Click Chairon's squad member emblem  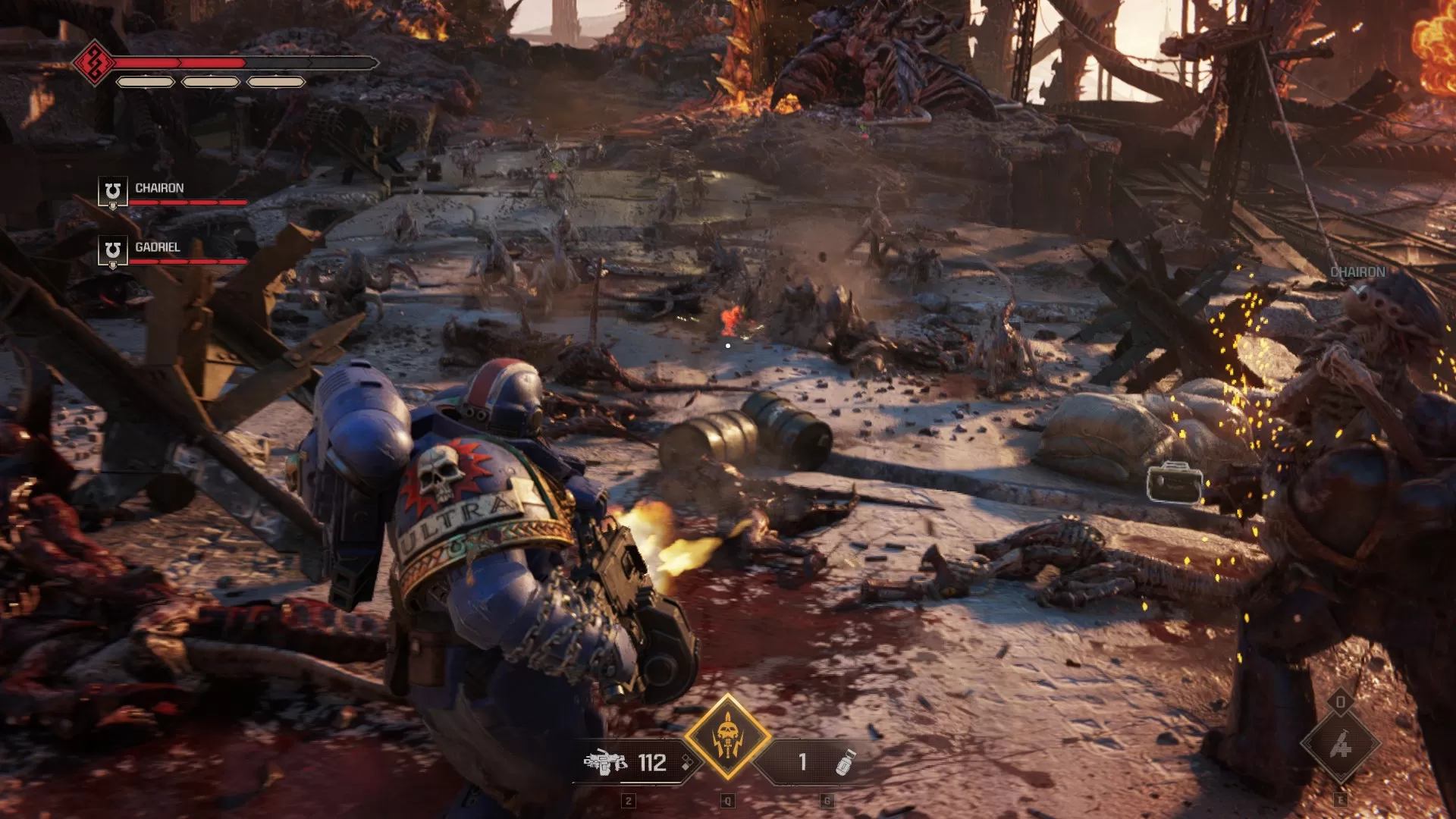pos(112,191)
